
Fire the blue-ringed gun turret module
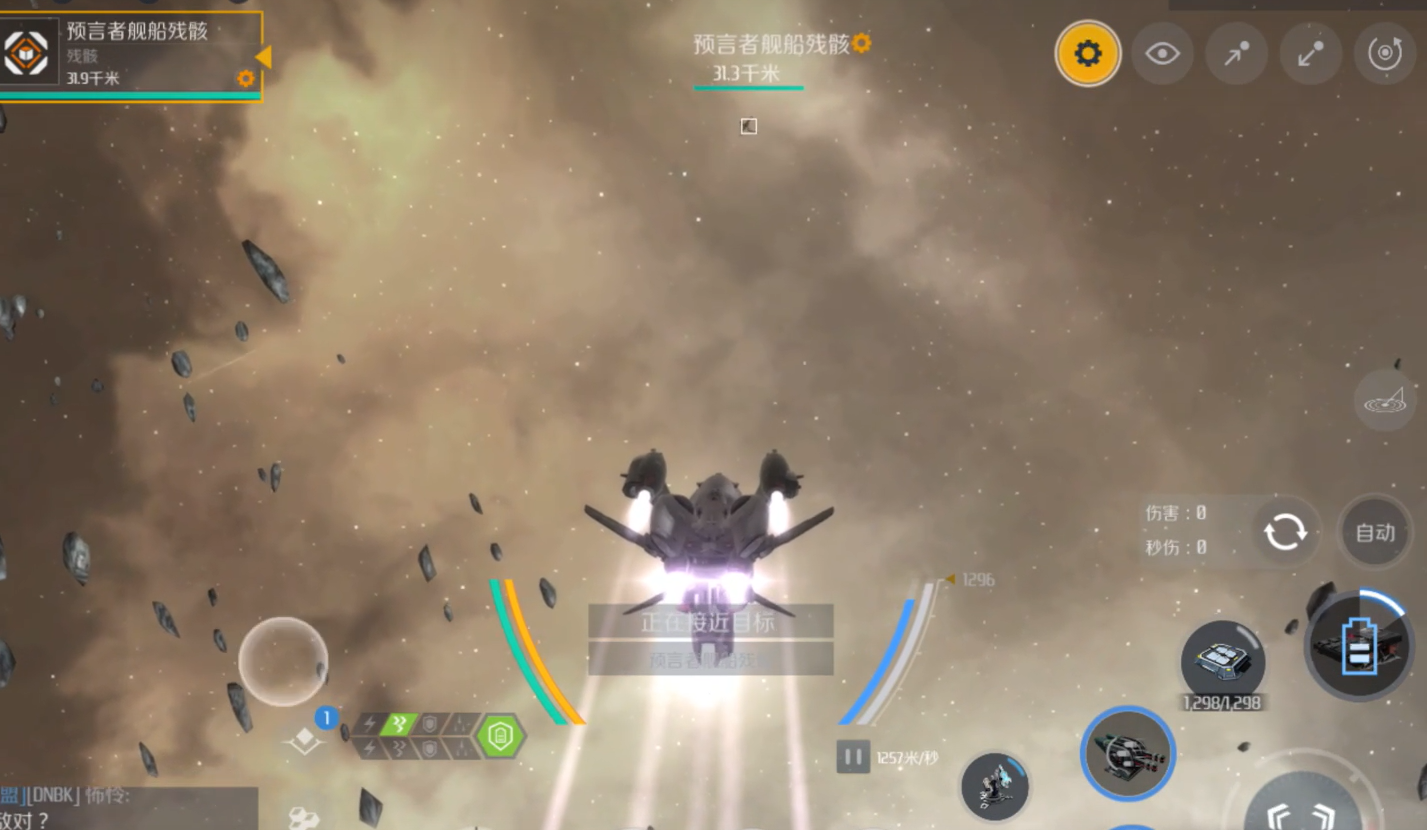(x=1127, y=753)
